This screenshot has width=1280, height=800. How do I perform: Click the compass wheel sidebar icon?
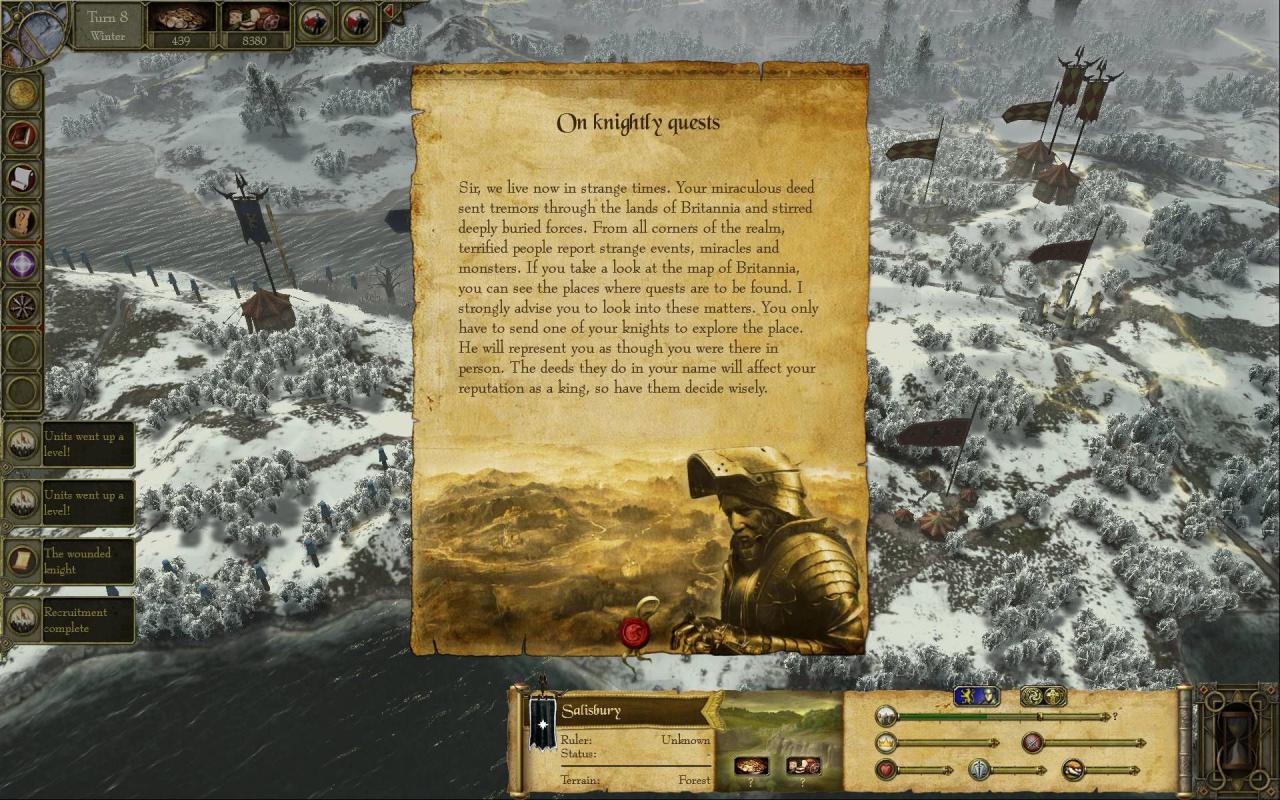[x=22, y=307]
